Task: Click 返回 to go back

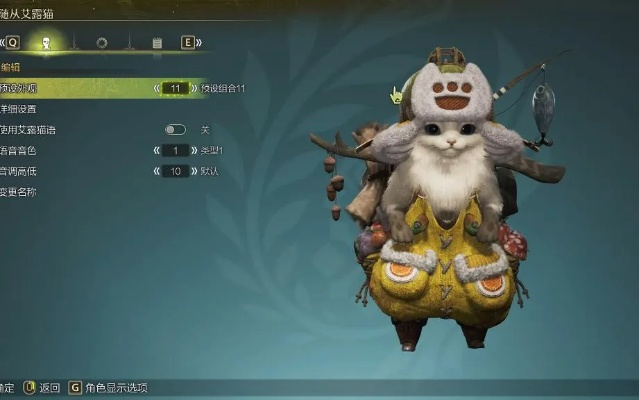Action: [44, 388]
